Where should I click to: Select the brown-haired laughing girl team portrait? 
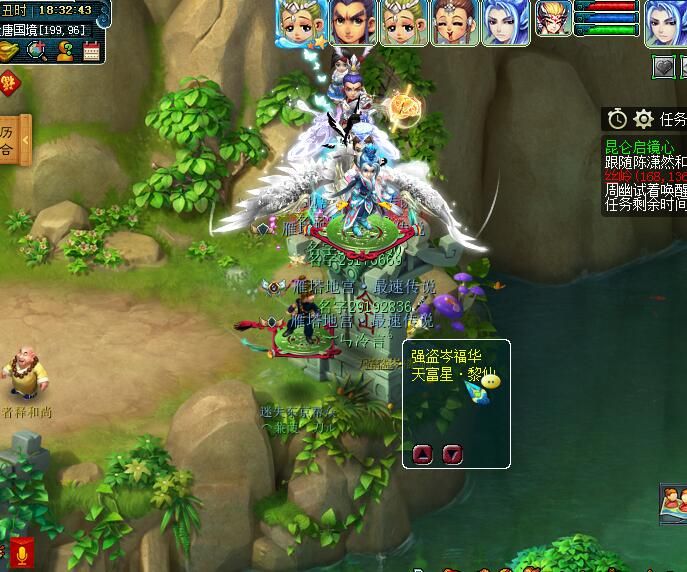point(453,22)
